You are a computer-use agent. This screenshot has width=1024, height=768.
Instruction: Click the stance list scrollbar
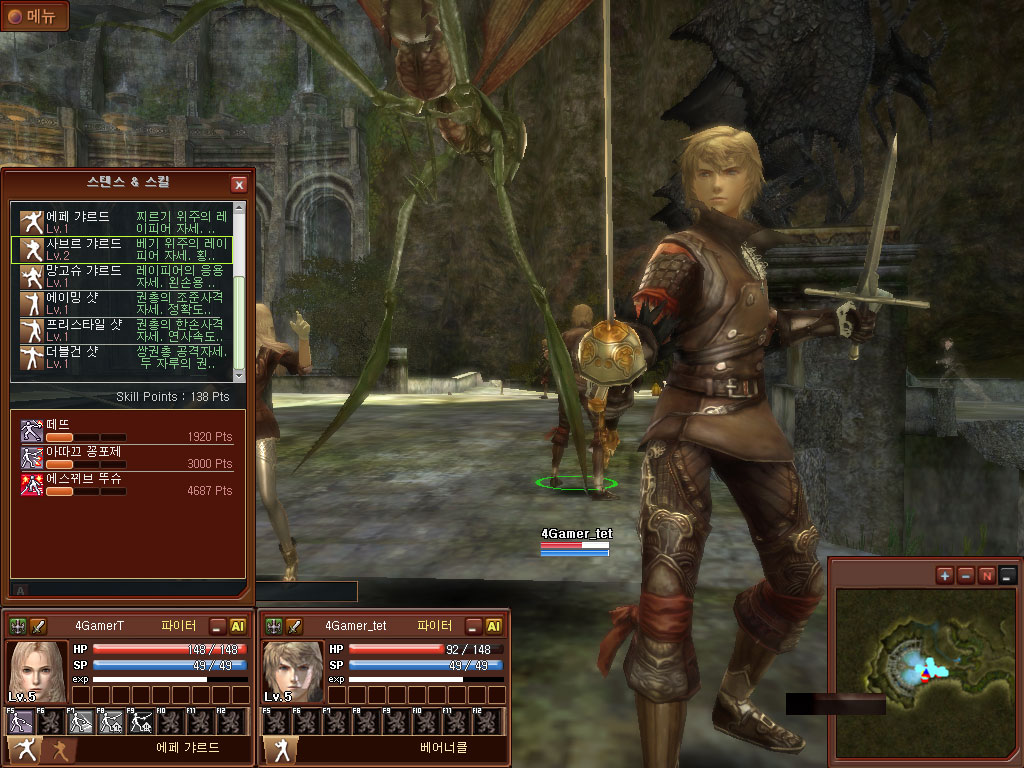click(239, 300)
